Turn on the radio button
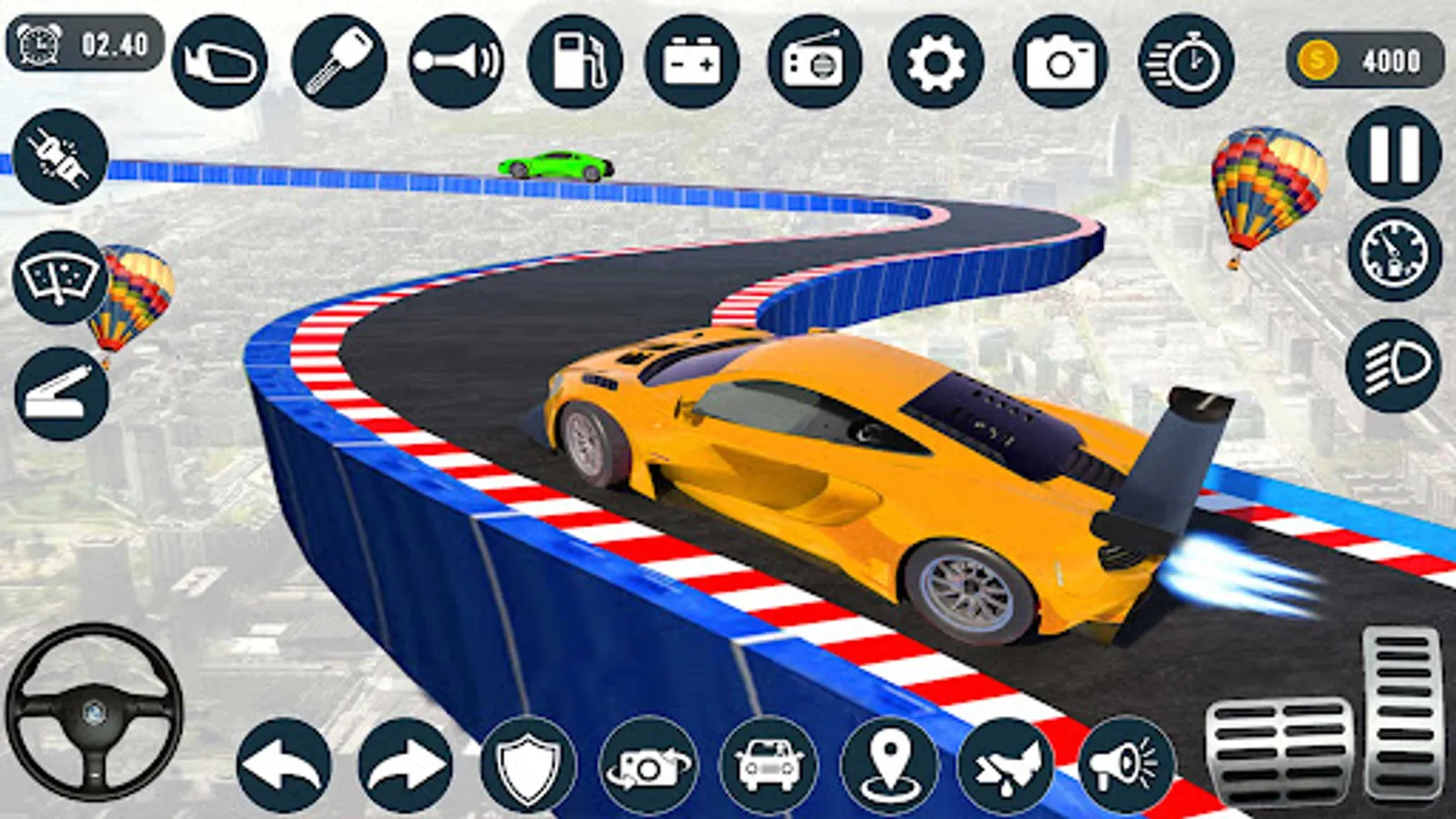This screenshot has width=1456, height=819. [814, 62]
